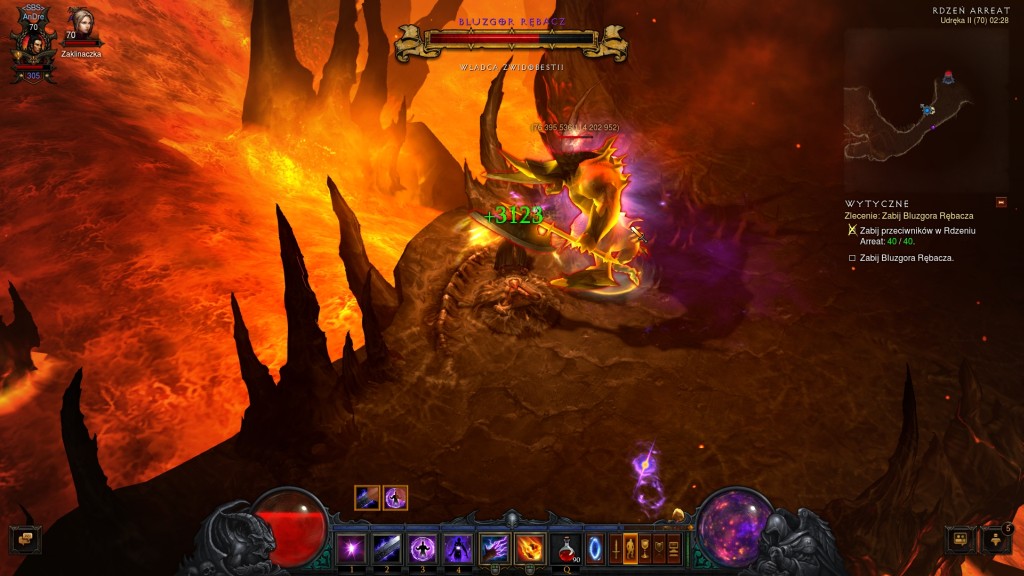
Task: Open the blue town portal
Action: (596, 548)
